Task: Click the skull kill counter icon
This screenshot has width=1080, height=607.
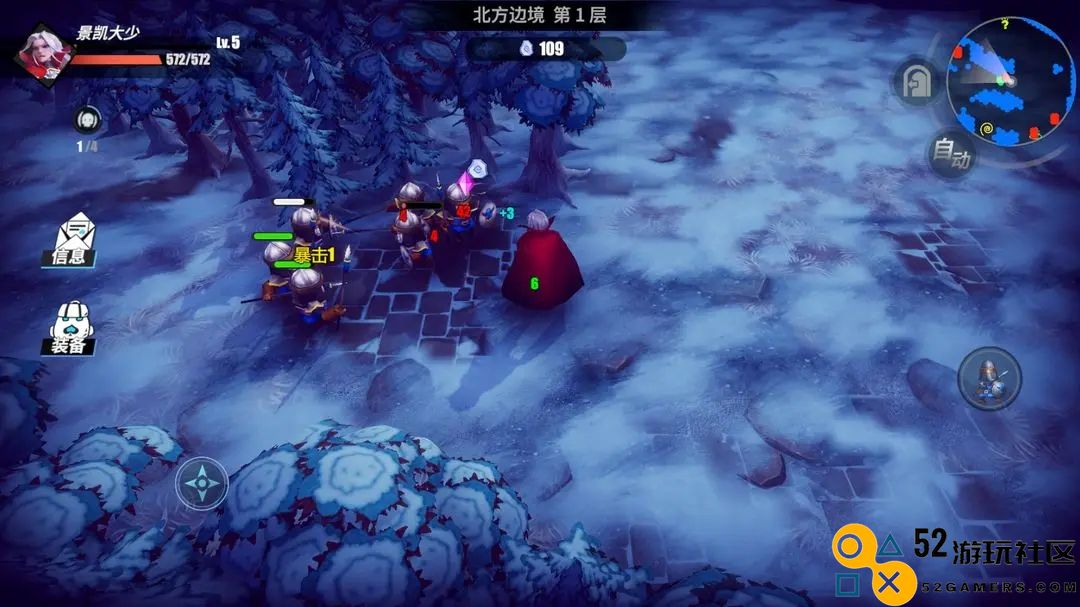Action: point(88,119)
